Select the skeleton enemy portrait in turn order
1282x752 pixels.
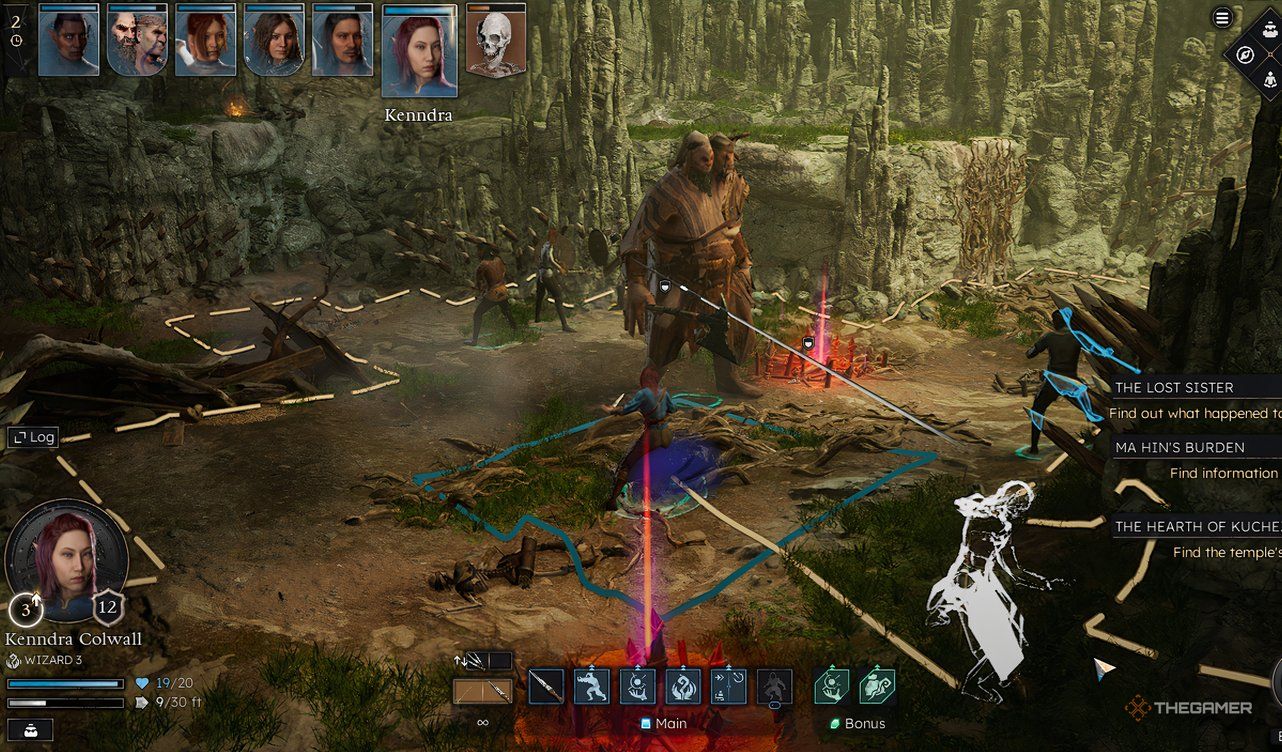495,40
